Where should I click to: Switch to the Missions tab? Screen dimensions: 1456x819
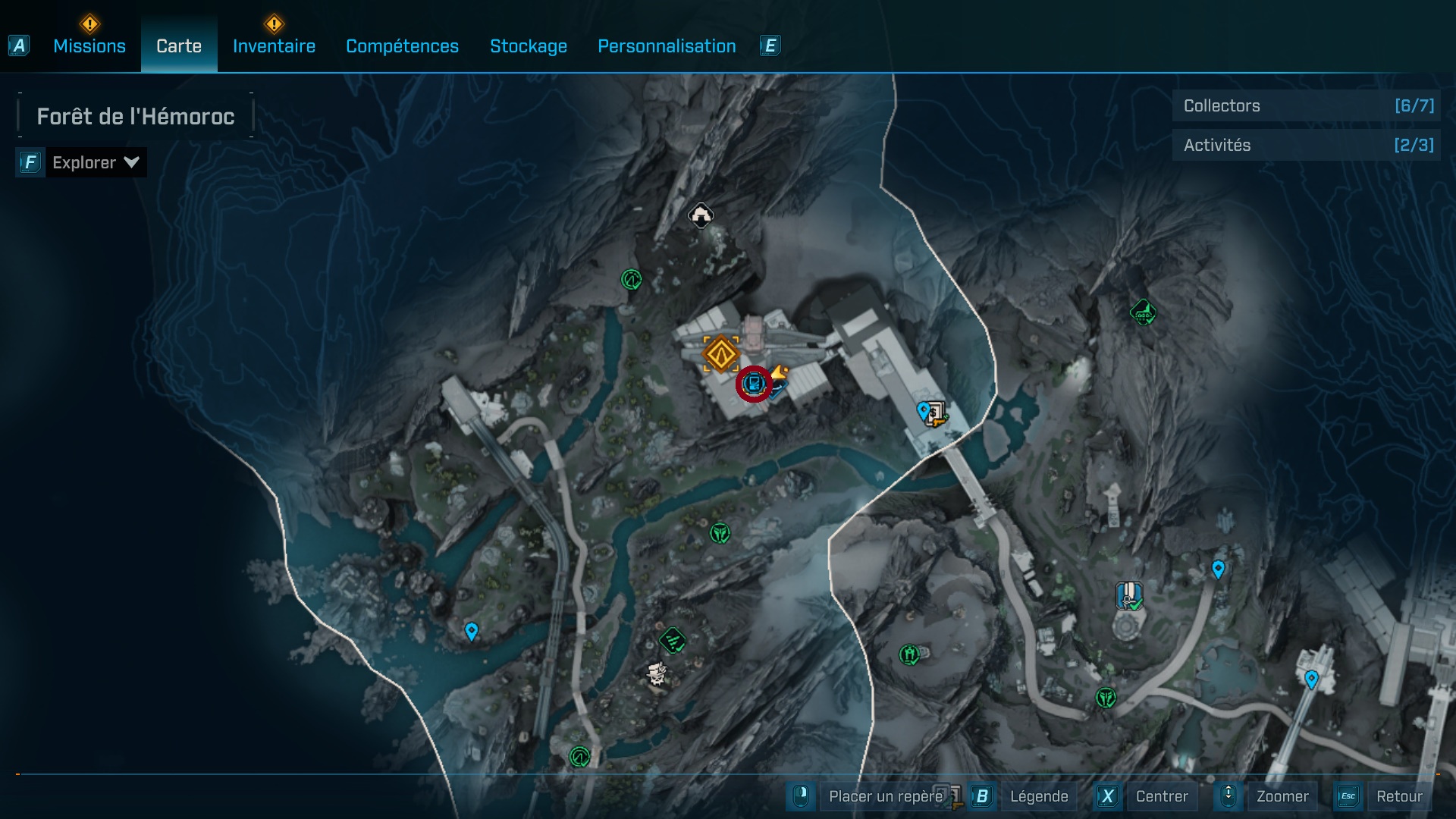[x=89, y=46]
